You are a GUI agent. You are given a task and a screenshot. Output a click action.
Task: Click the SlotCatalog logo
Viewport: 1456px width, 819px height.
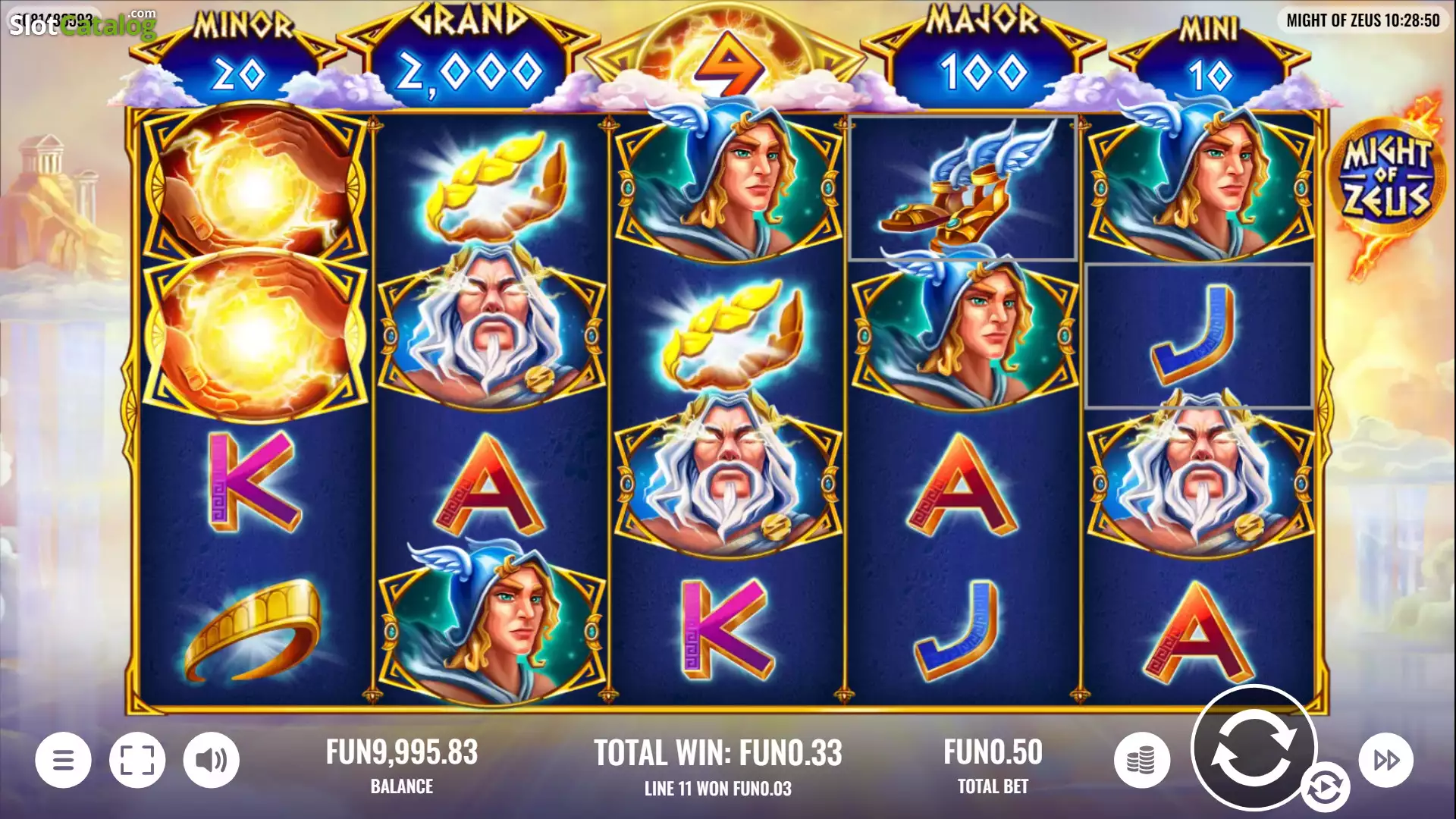(x=83, y=24)
